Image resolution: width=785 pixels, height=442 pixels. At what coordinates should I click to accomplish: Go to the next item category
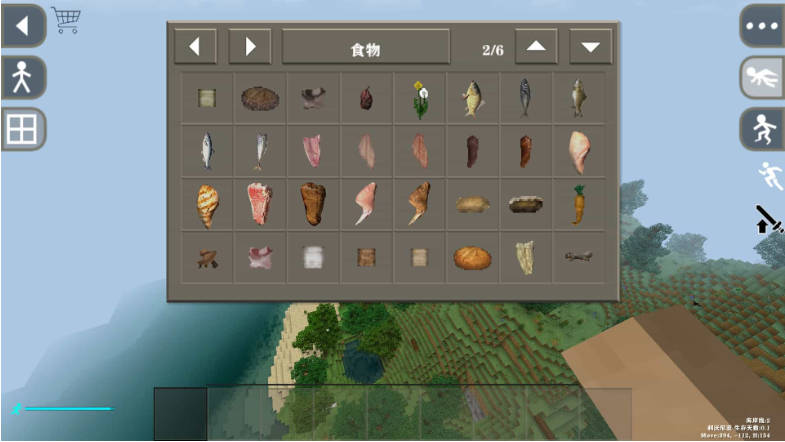(250, 46)
